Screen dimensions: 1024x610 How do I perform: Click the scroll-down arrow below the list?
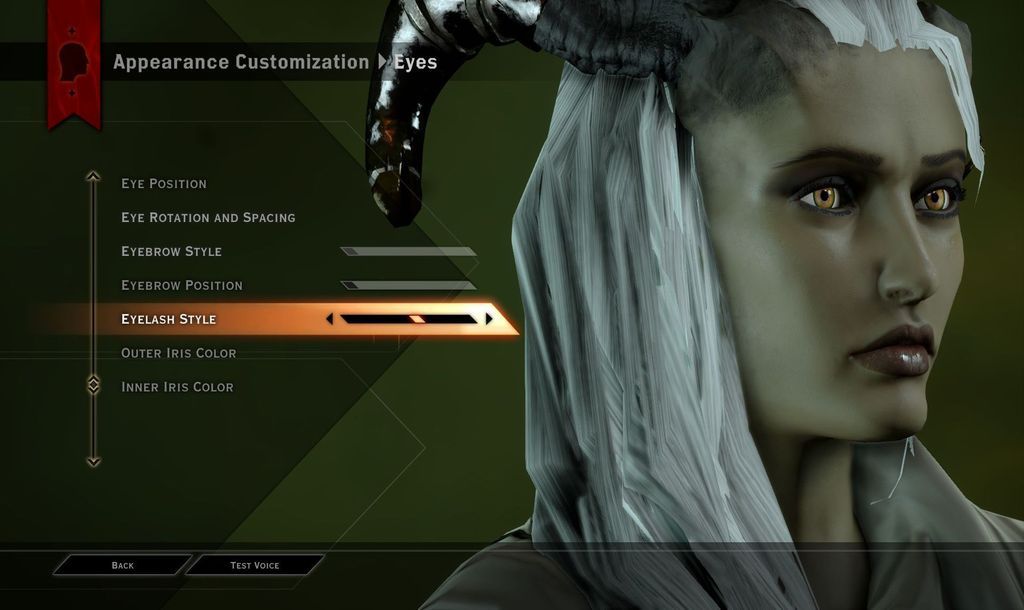pyautogui.click(x=93, y=461)
